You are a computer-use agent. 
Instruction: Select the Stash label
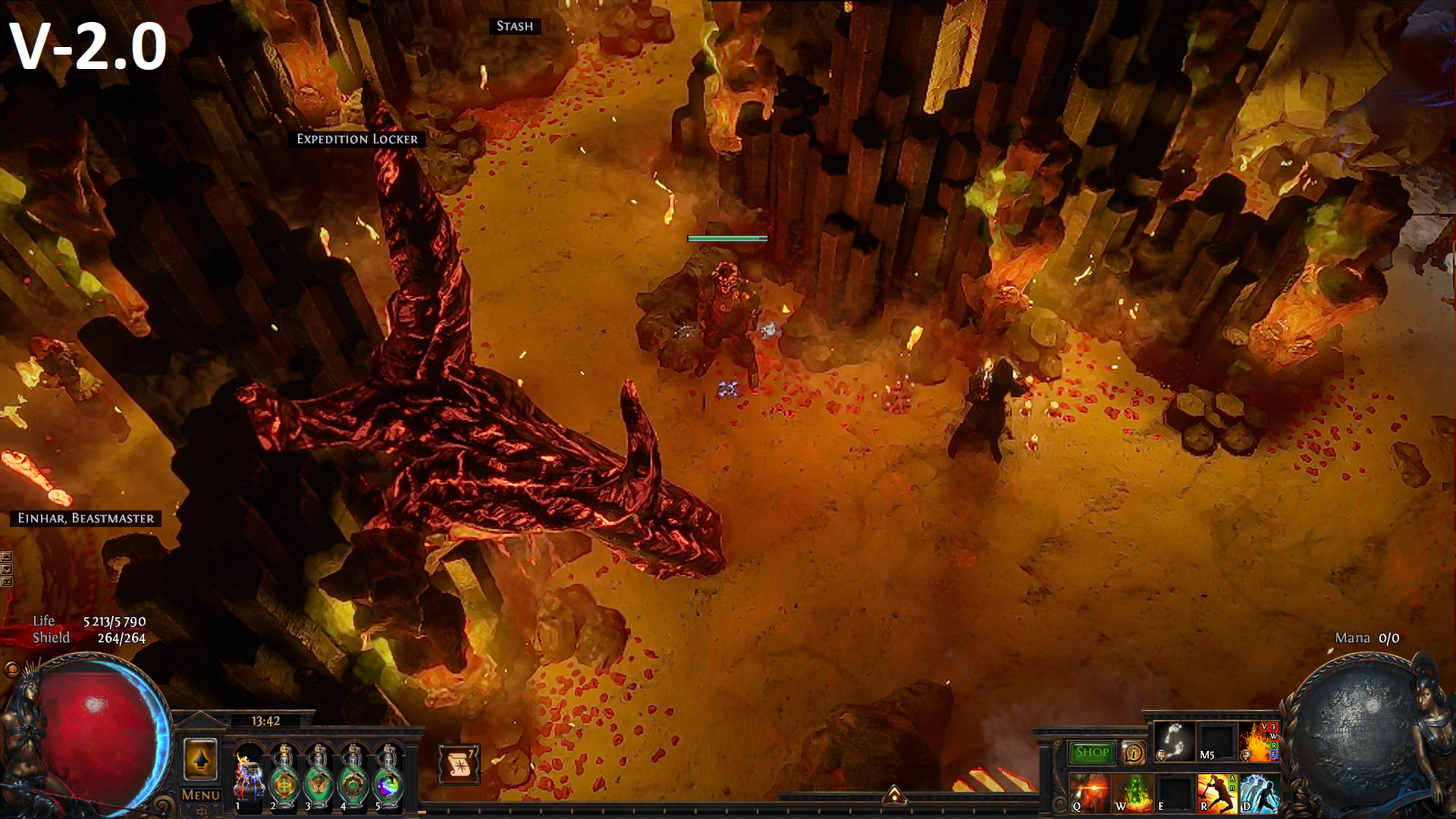pyautogui.click(x=515, y=27)
